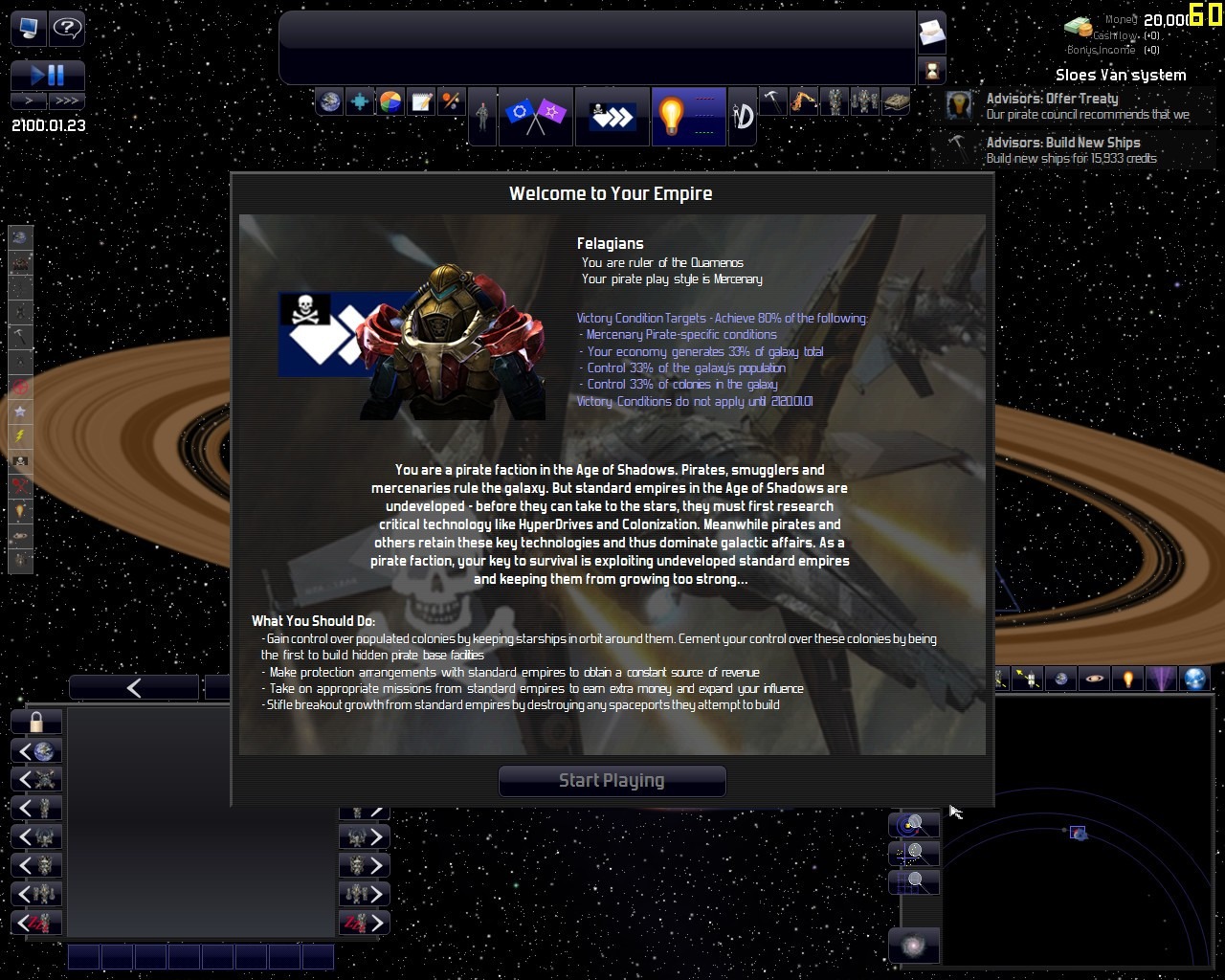Click the padlock lock-selection button
Image resolution: width=1225 pixels, height=980 pixels.
click(x=36, y=722)
